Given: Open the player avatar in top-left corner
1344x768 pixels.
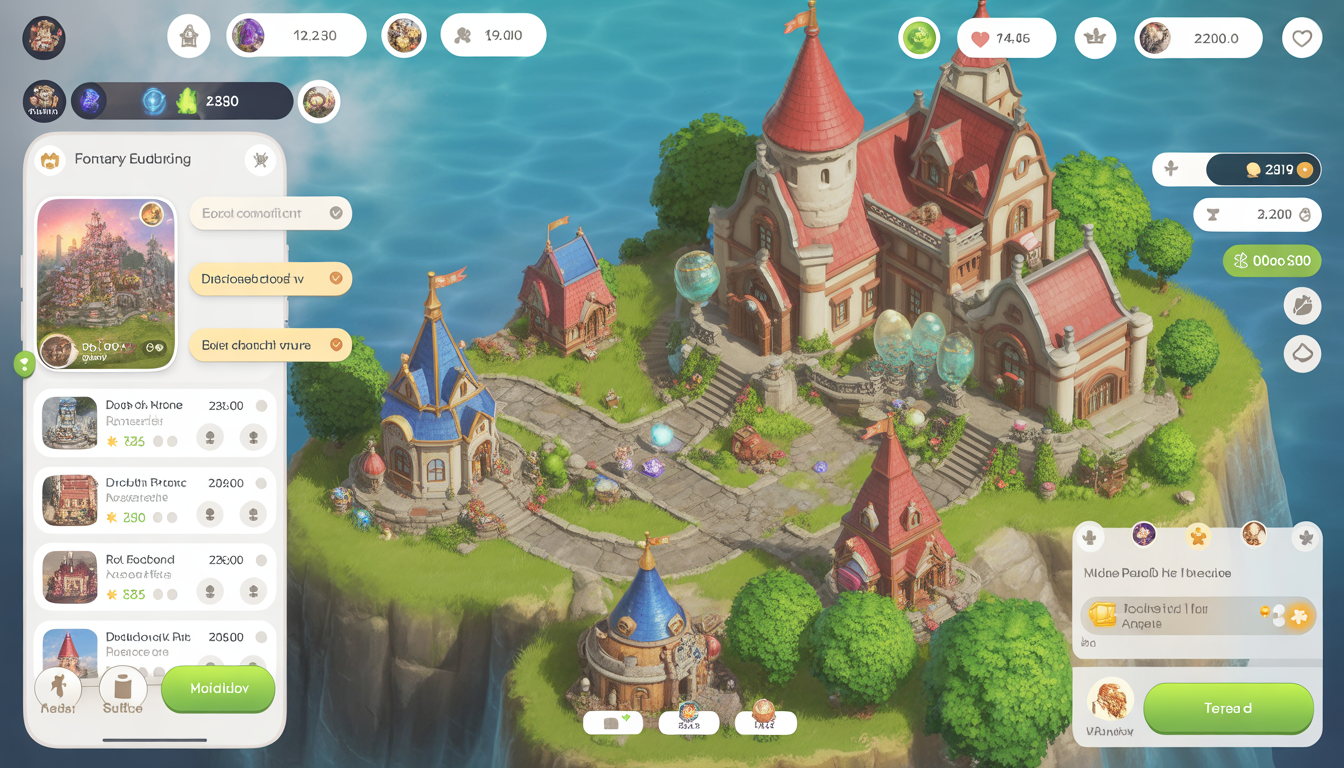Looking at the screenshot, I should click(x=43, y=38).
